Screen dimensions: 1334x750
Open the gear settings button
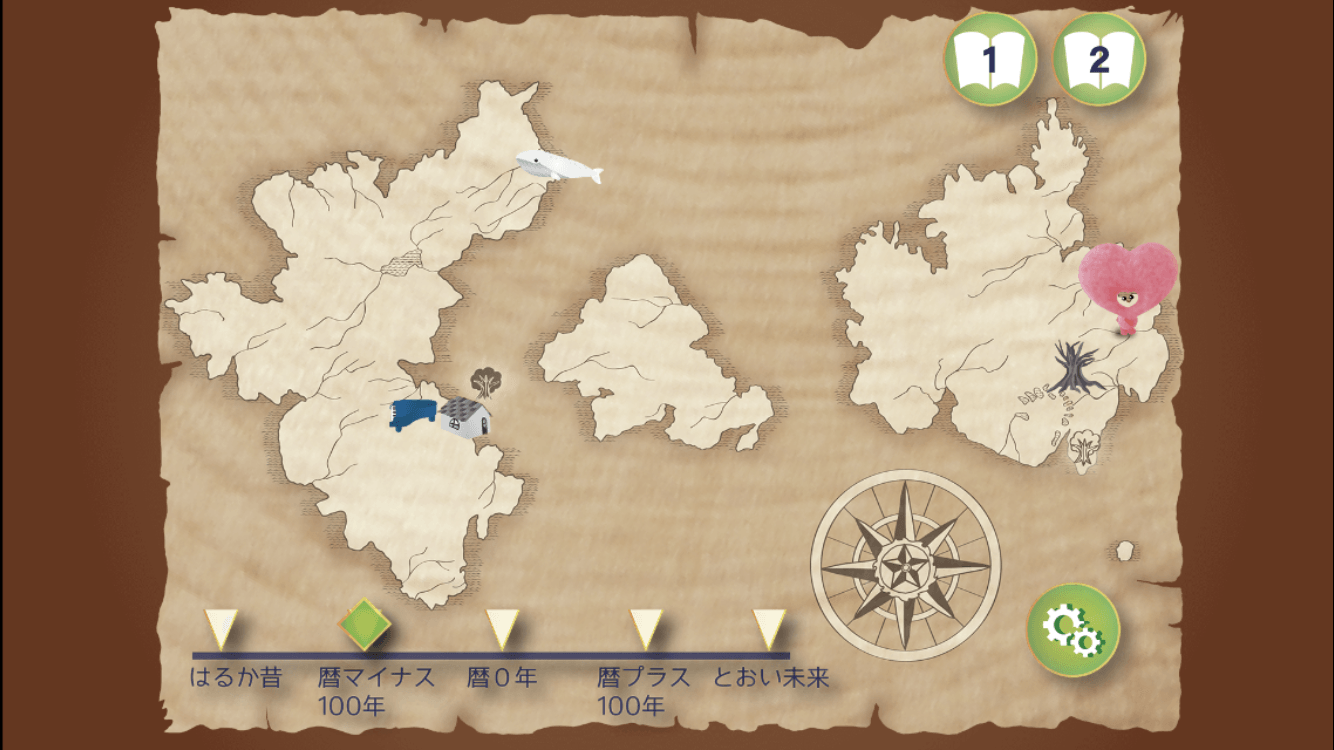click(x=1073, y=629)
